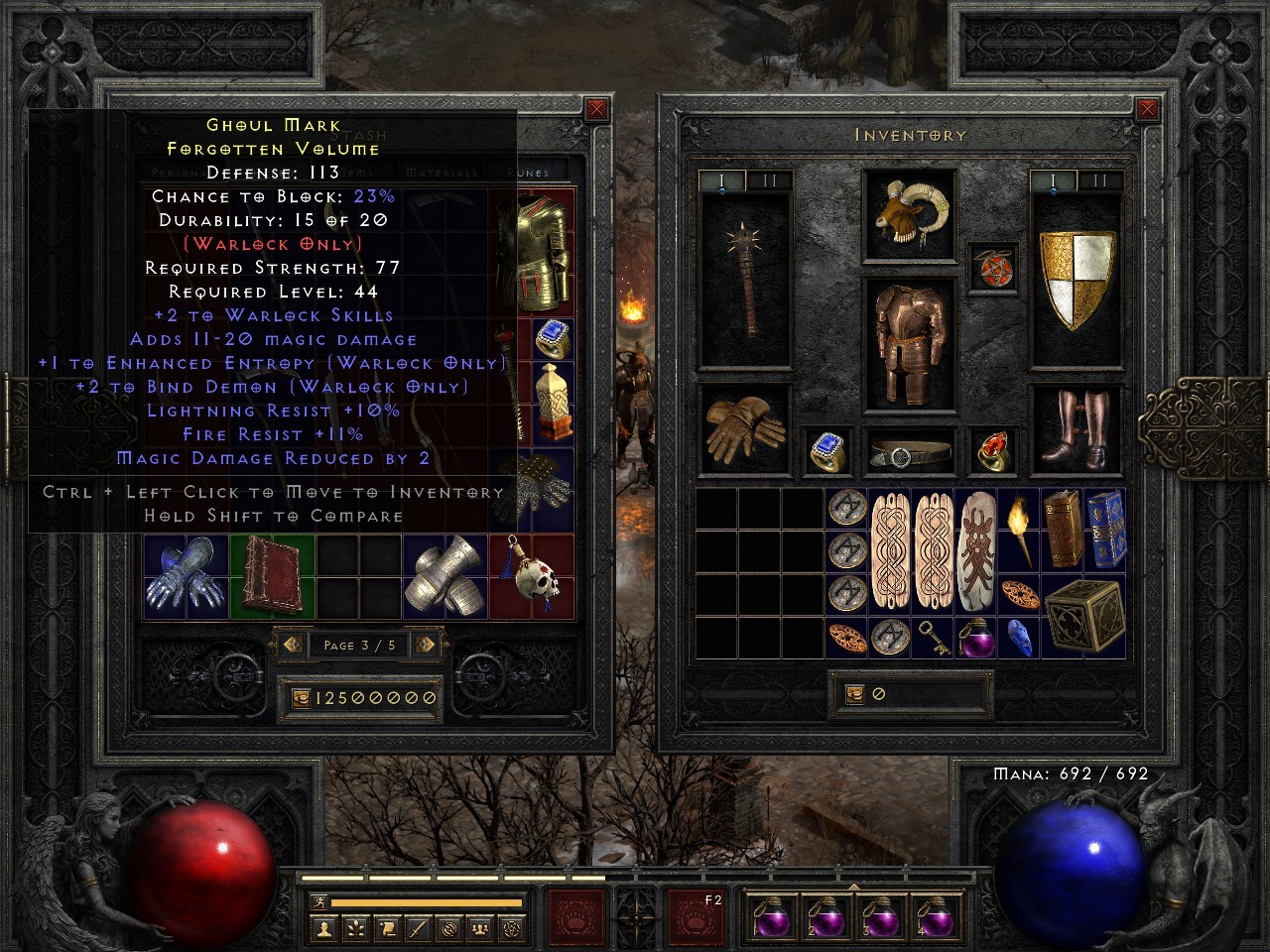1270x952 pixels.
Task: Click the gold coin icon below the stash
Action: tap(300, 697)
